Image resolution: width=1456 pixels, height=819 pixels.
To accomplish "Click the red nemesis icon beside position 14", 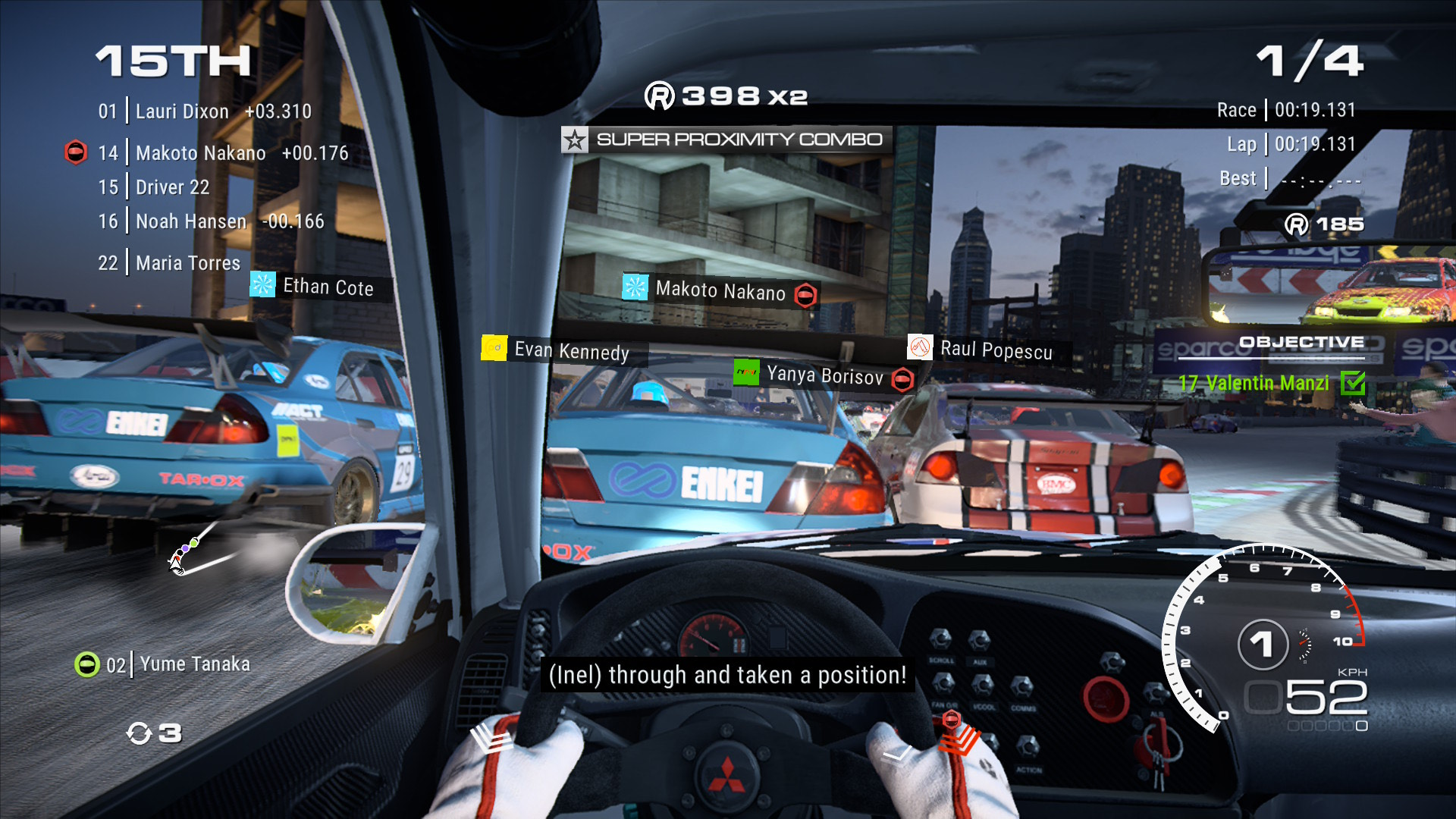I will [x=76, y=152].
